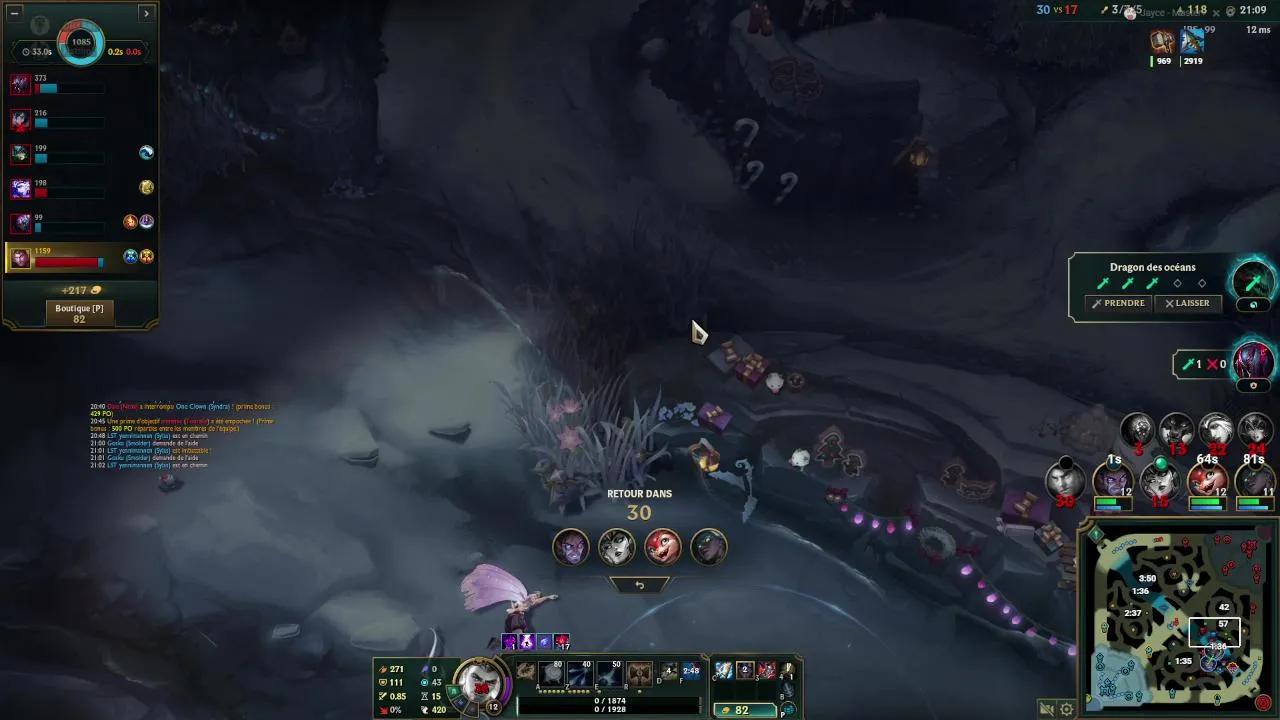Click the LAISSER button
1280x720 pixels.
[x=1189, y=303]
